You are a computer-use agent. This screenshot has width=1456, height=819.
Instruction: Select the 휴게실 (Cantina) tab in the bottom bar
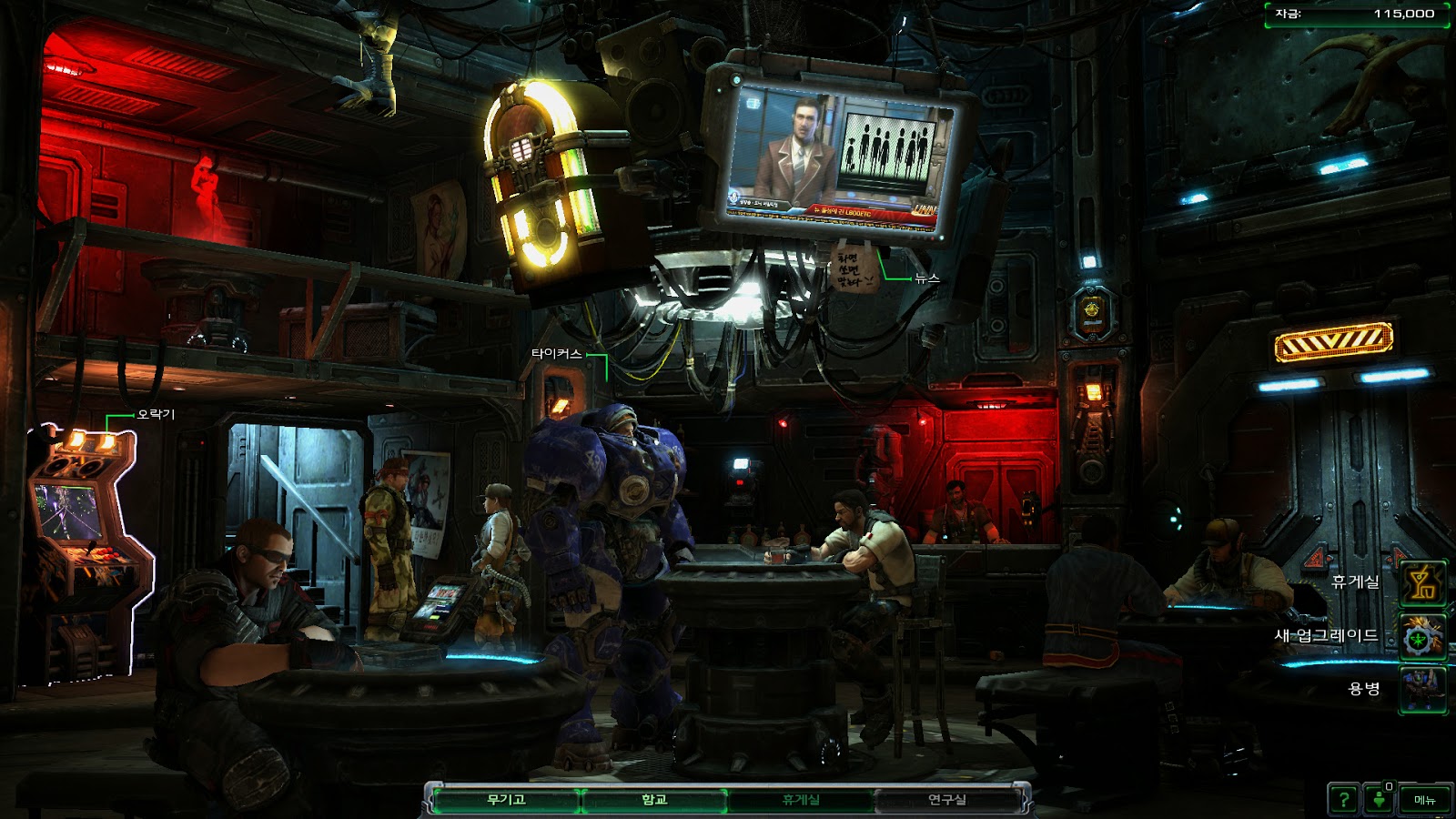(801, 800)
